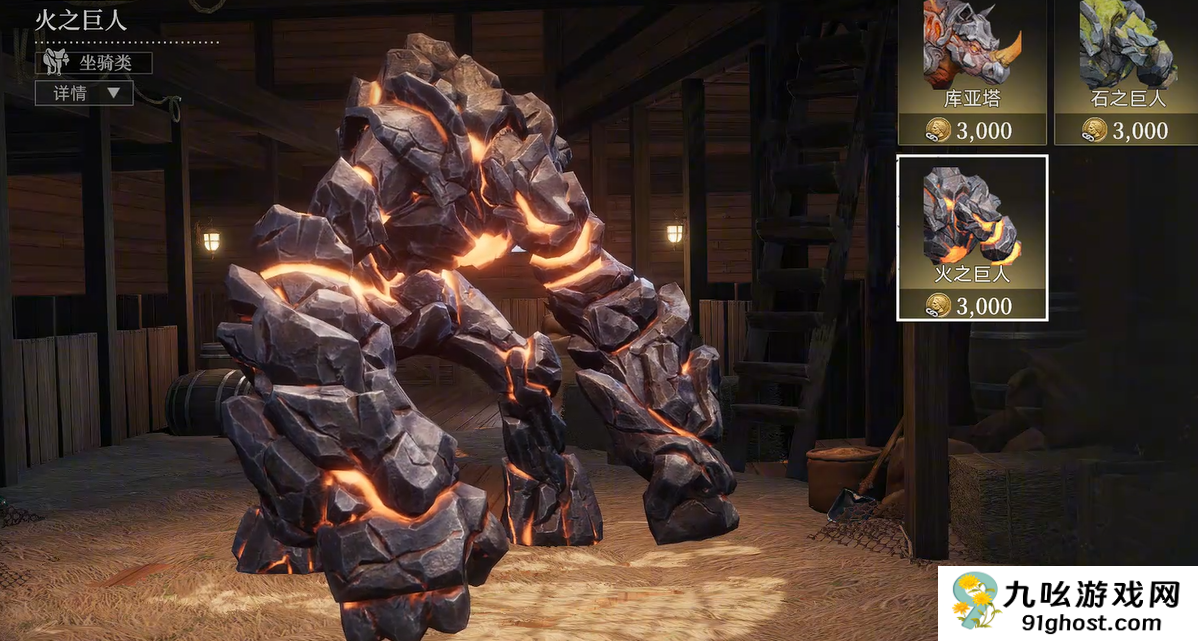Viewport: 1198px width, 641px height.
Task: Select the 库亚塔 mount card
Action: click(971, 72)
